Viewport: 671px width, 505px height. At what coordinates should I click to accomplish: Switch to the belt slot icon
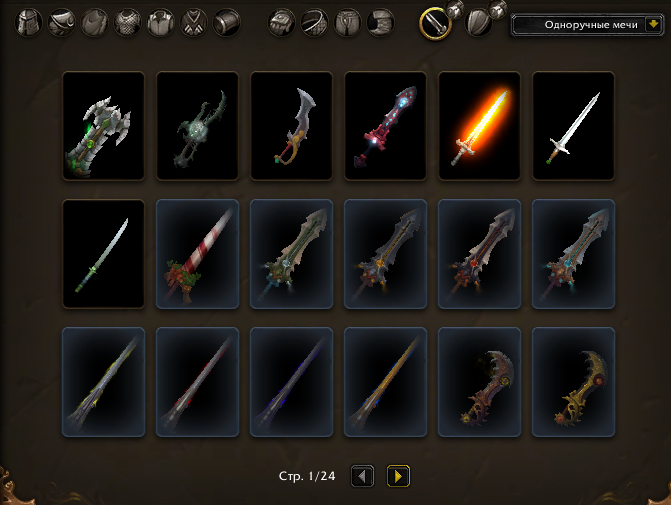coord(315,22)
